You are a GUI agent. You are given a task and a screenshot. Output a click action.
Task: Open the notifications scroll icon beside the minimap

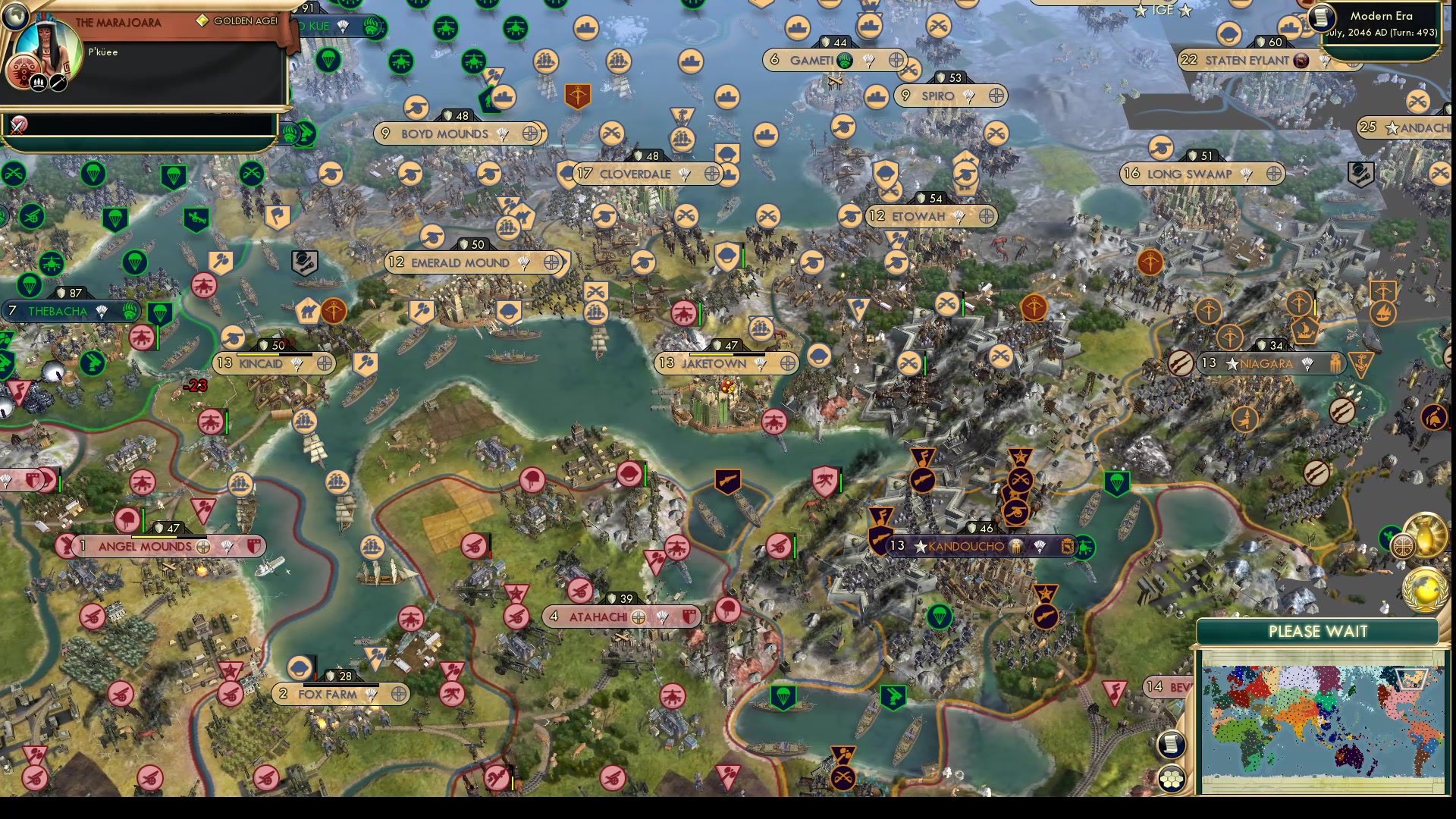click(x=1172, y=745)
